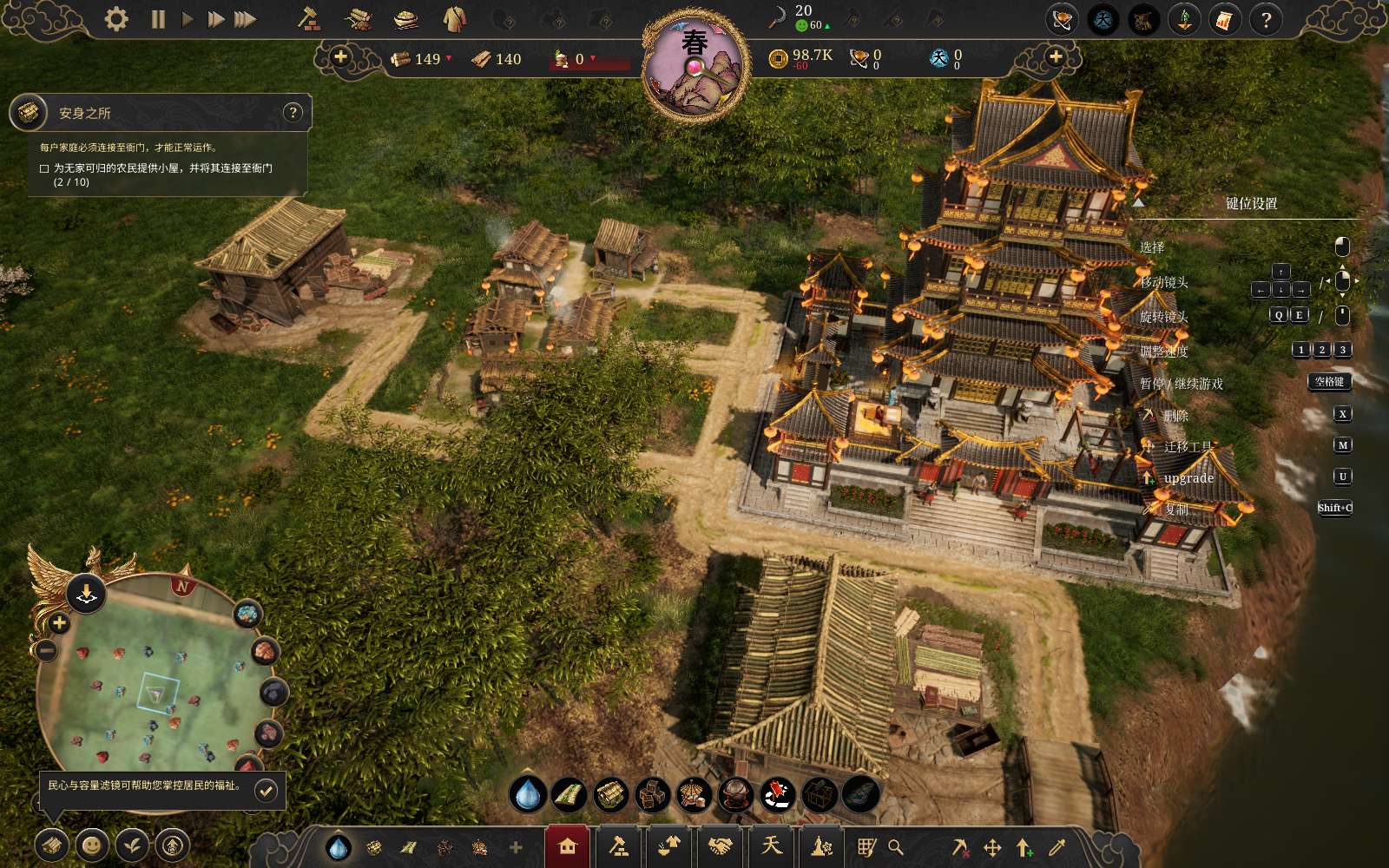Pause the game

(x=158, y=19)
